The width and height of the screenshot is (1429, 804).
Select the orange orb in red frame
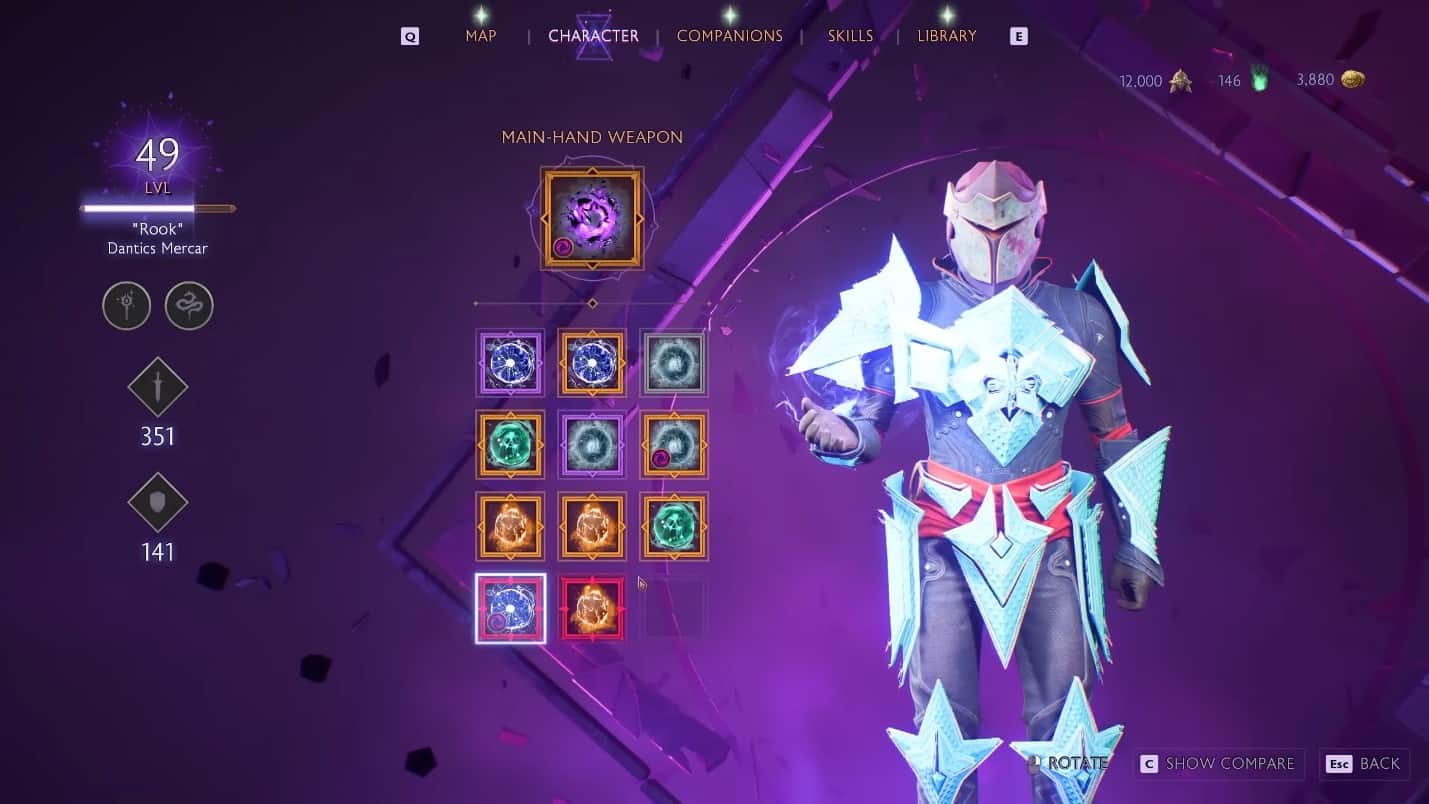point(592,607)
